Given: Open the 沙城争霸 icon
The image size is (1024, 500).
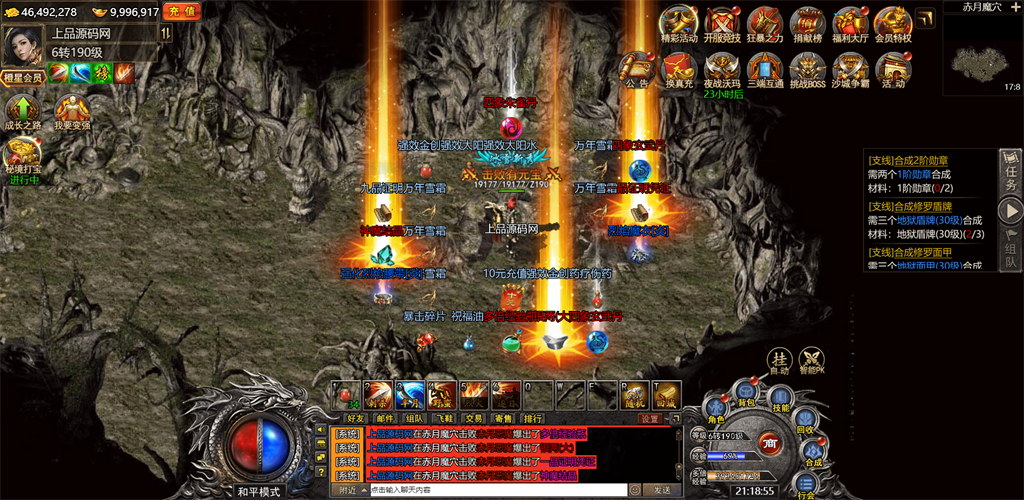Looking at the screenshot, I should pos(851,70).
